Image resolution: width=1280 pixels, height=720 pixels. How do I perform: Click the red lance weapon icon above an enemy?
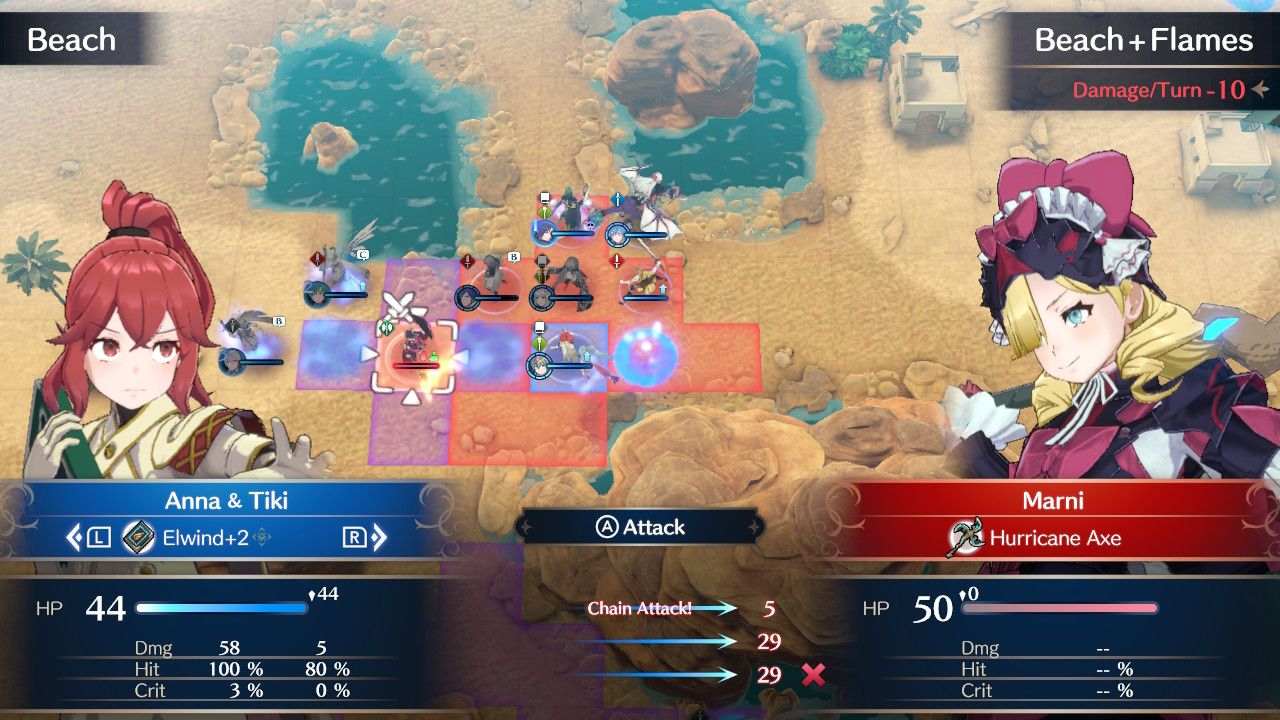[466, 261]
